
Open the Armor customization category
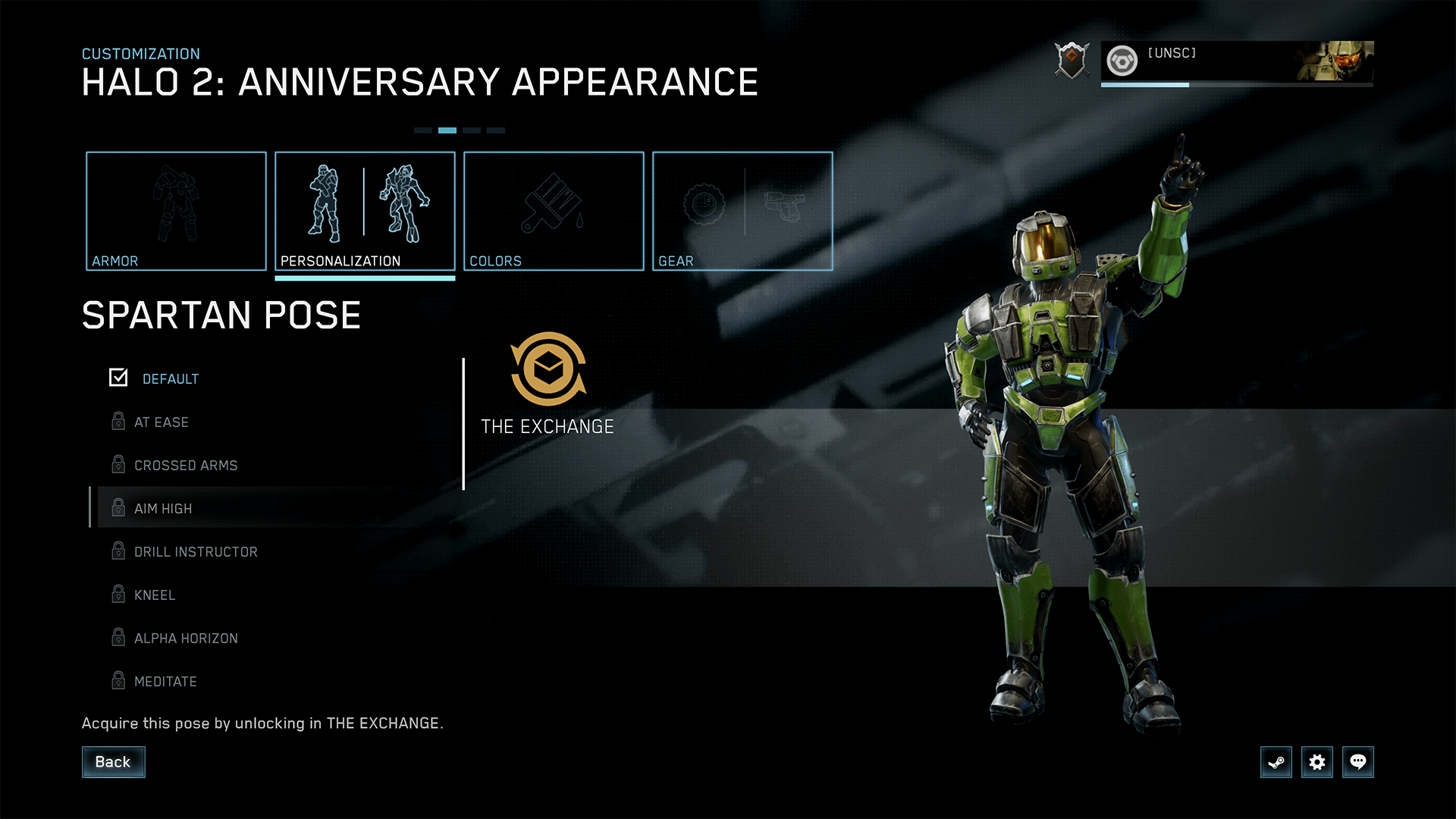[x=176, y=211]
